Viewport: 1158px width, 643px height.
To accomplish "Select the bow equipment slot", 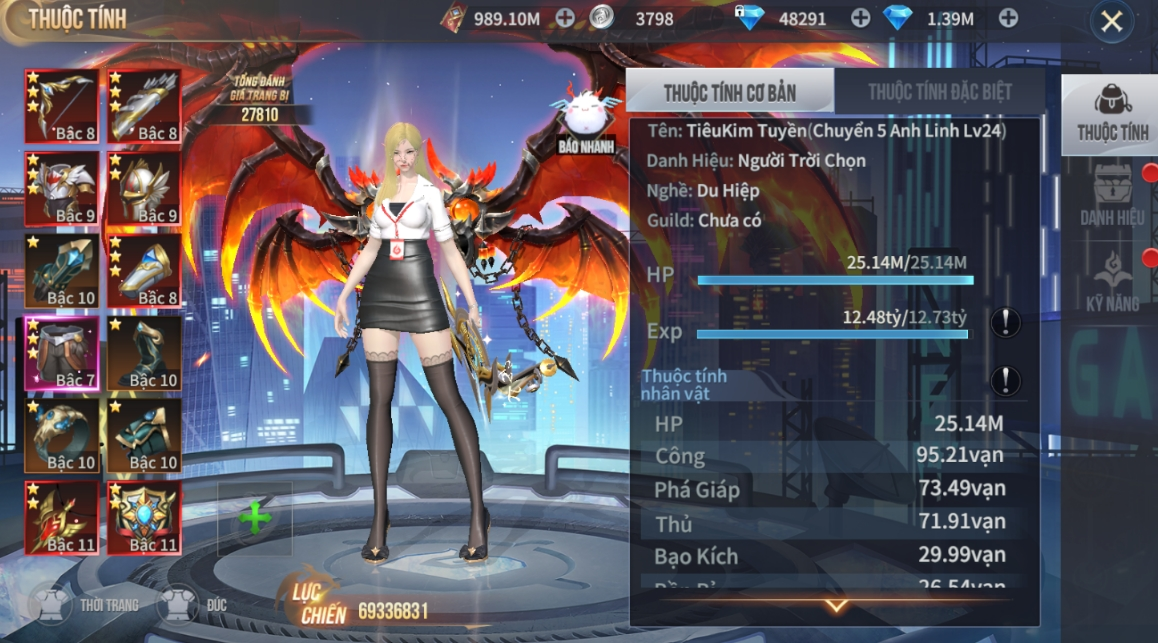I will (x=62, y=106).
